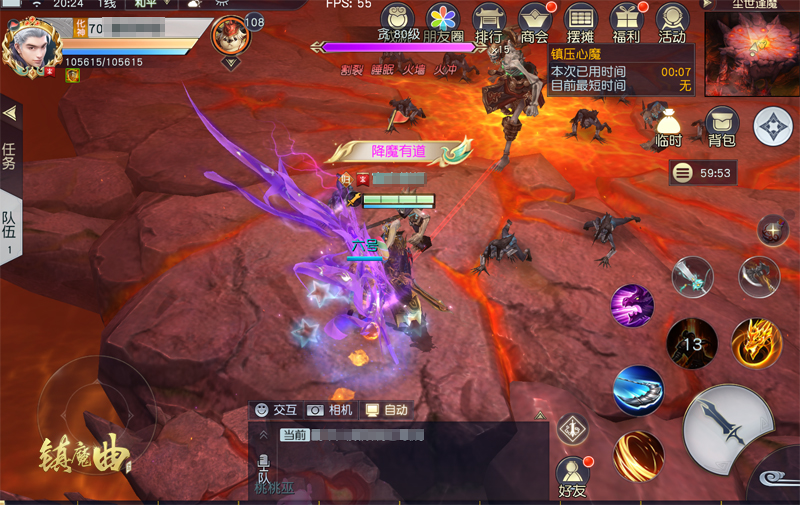
Task: Open the 临时 temporary bag
Action: click(x=669, y=127)
